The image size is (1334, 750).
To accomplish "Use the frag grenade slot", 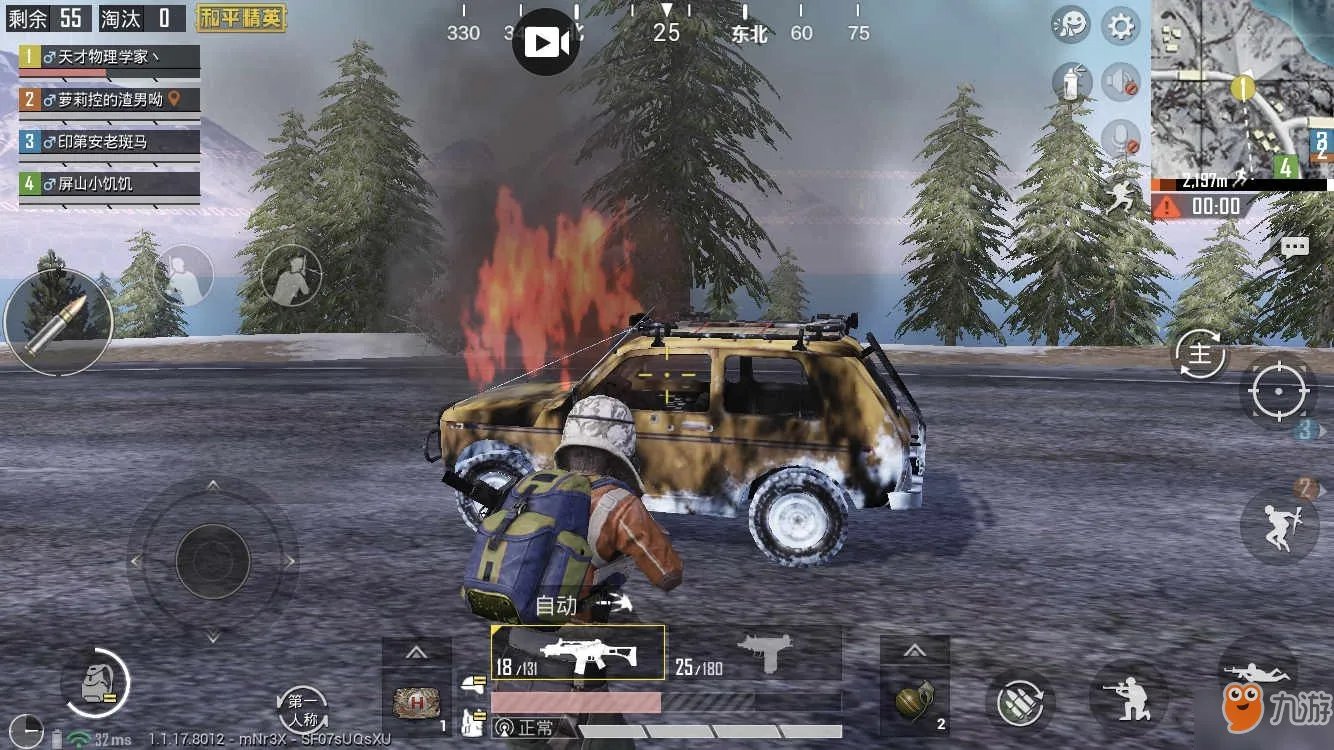I will pos(915,700).
